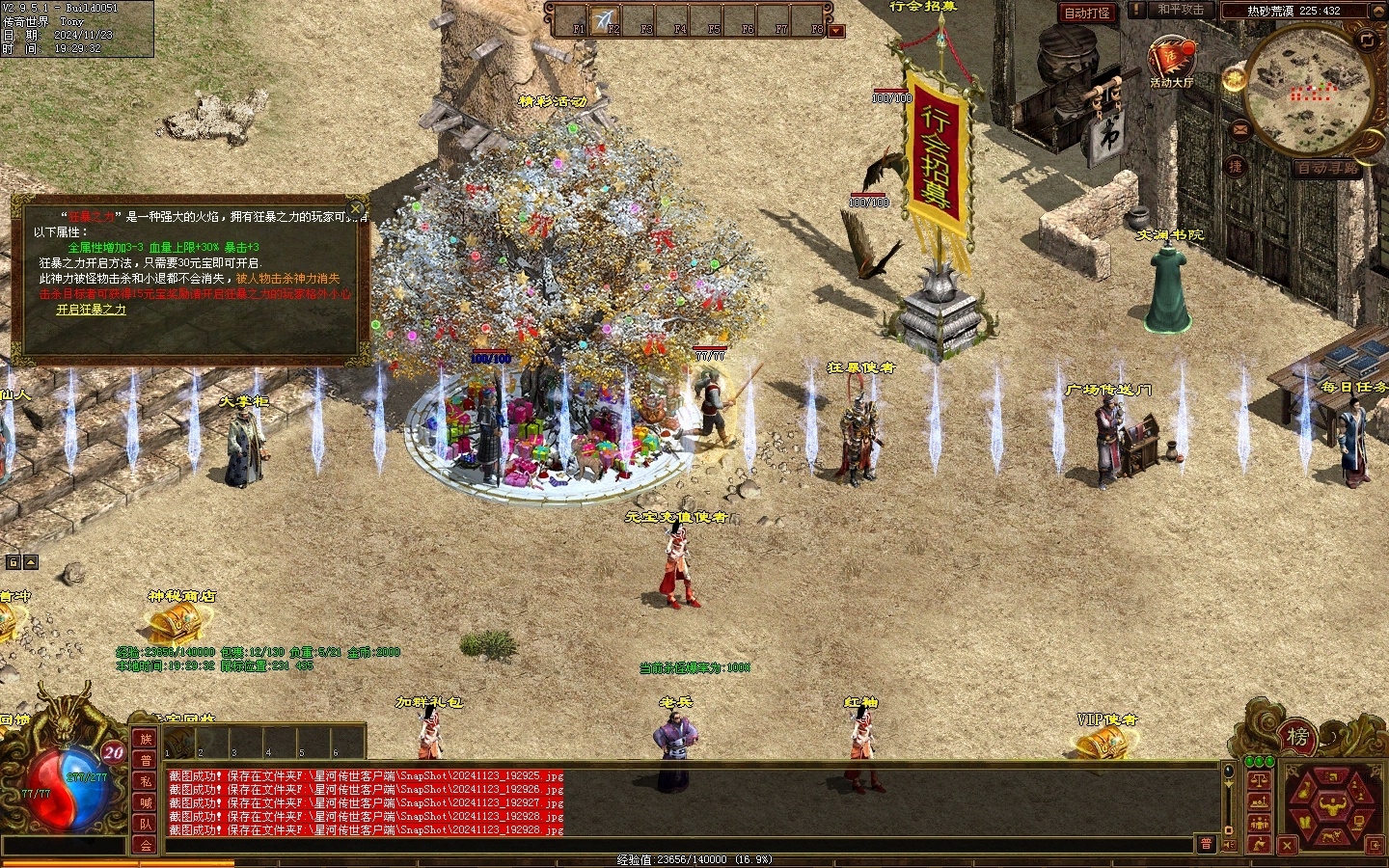Switch chat to the 喊 shout channel
Viewport: 1389px width, 868px height.
[x=146, y=802]
